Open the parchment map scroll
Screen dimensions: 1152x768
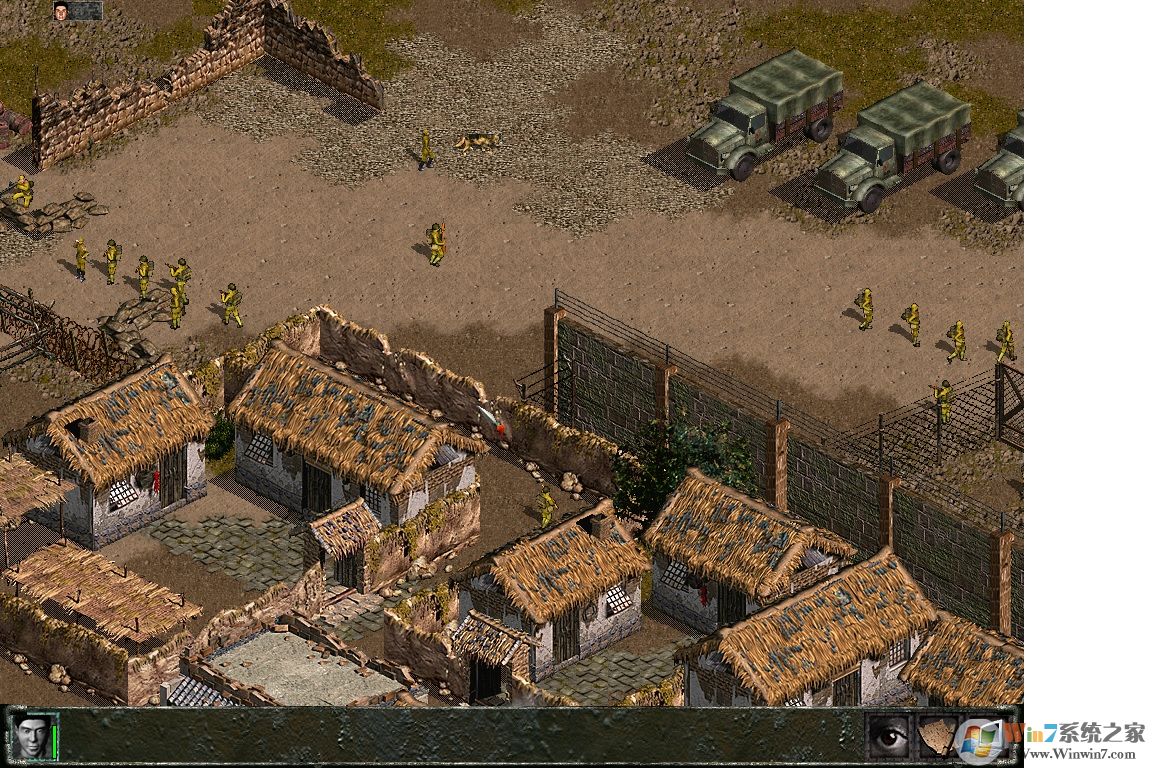click(x=938, y=737)
